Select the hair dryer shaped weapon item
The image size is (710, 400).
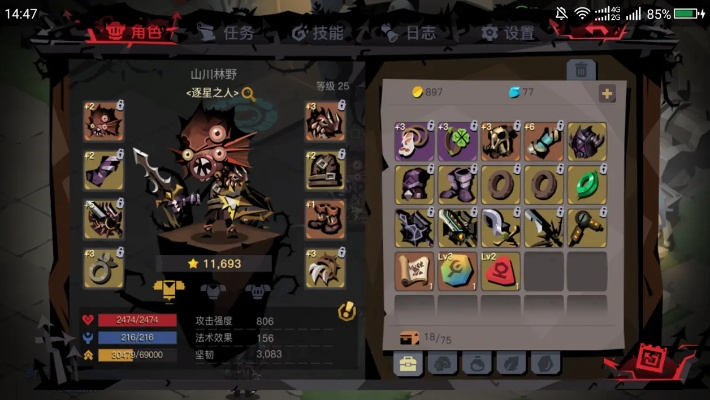click(x=587, y=228)
